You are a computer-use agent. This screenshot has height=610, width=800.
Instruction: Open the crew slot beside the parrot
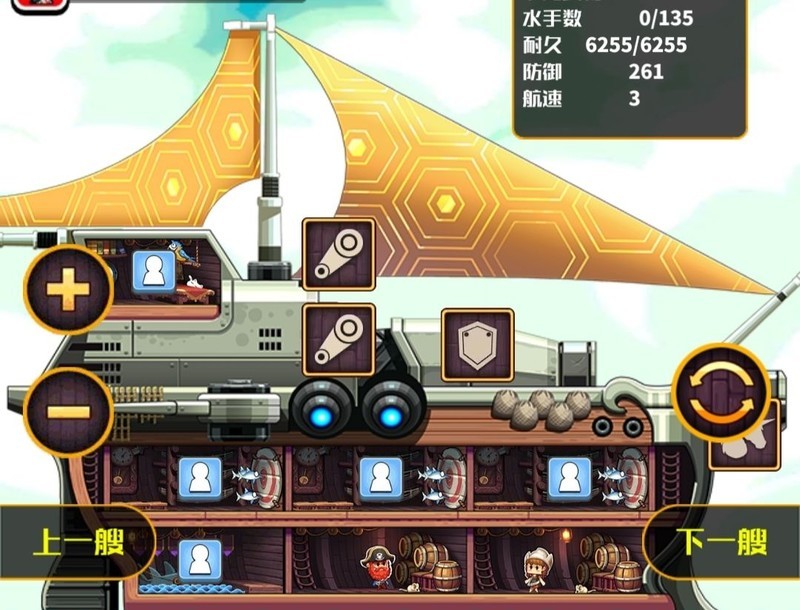[154, 271]
